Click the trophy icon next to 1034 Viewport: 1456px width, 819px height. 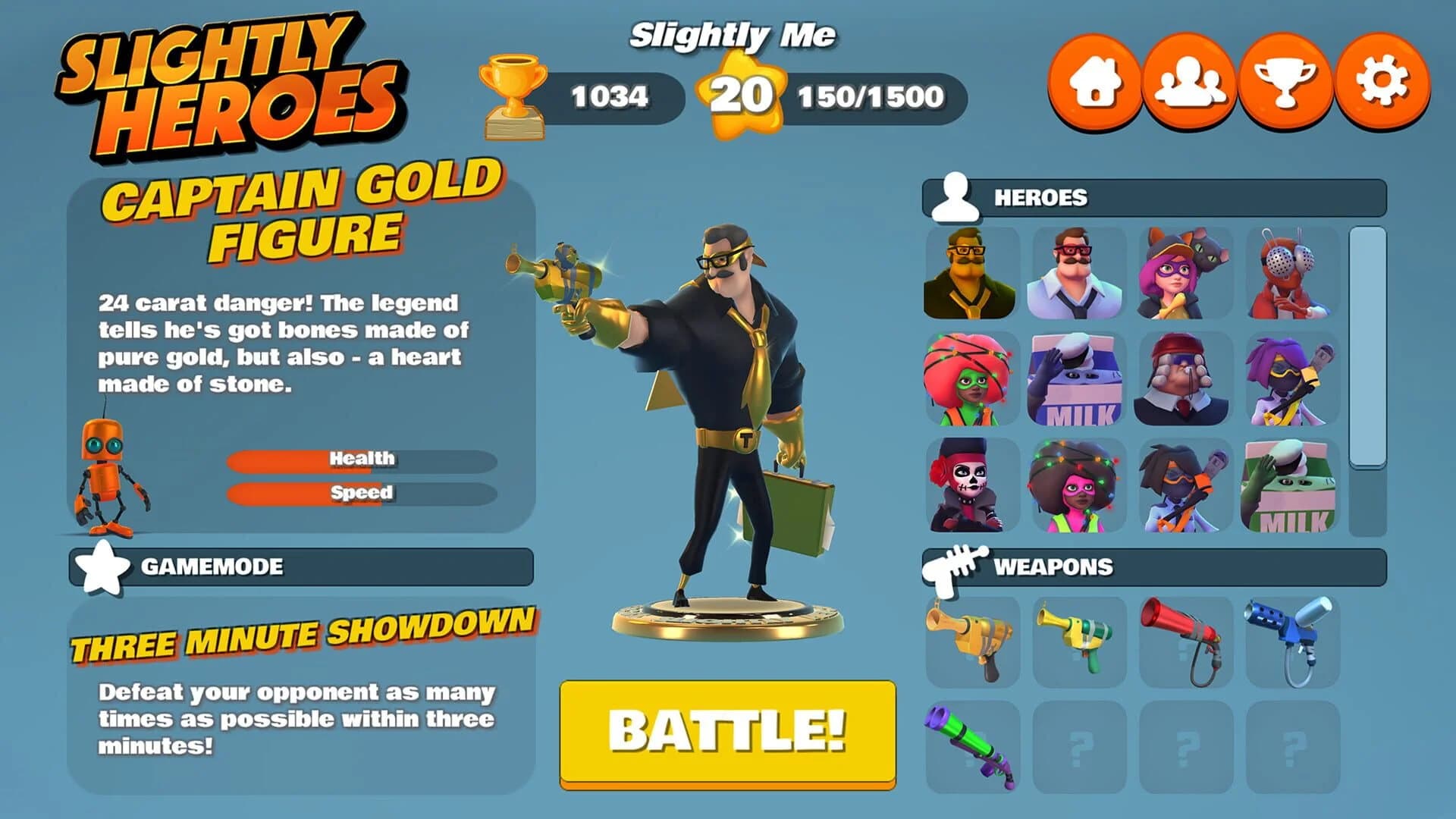coord(513,91)
